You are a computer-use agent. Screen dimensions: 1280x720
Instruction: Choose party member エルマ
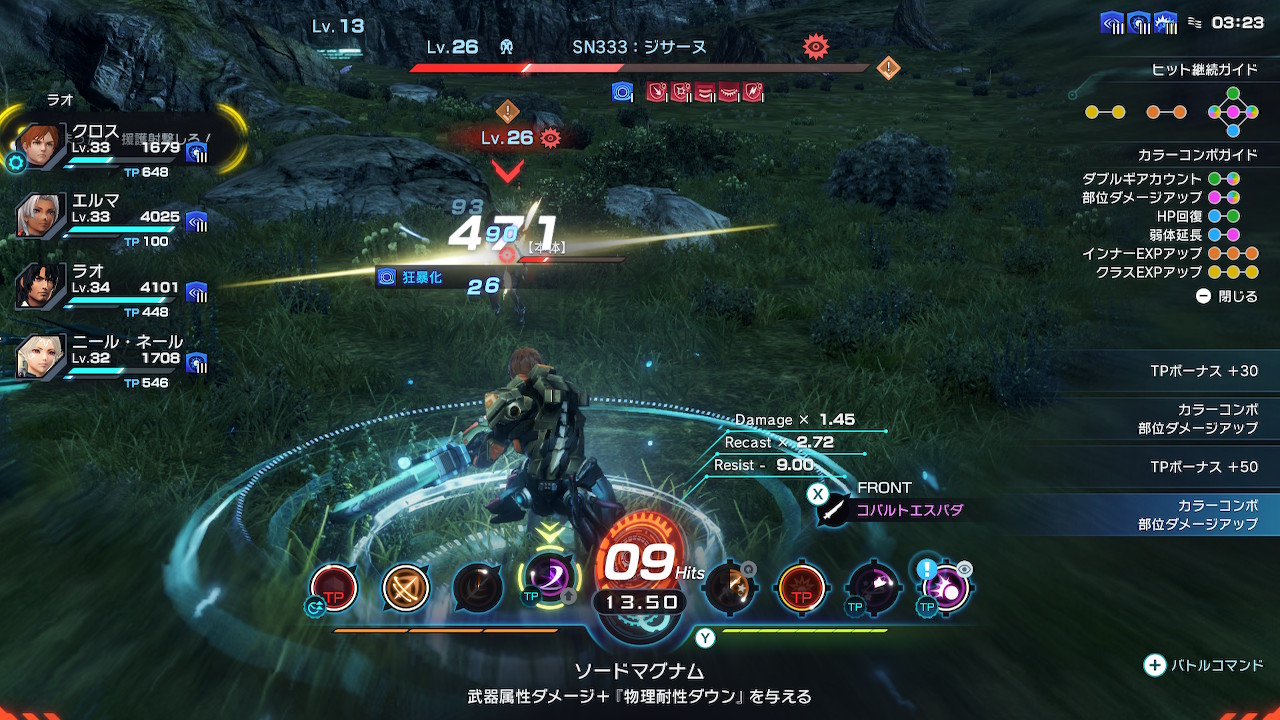[39, 215]
